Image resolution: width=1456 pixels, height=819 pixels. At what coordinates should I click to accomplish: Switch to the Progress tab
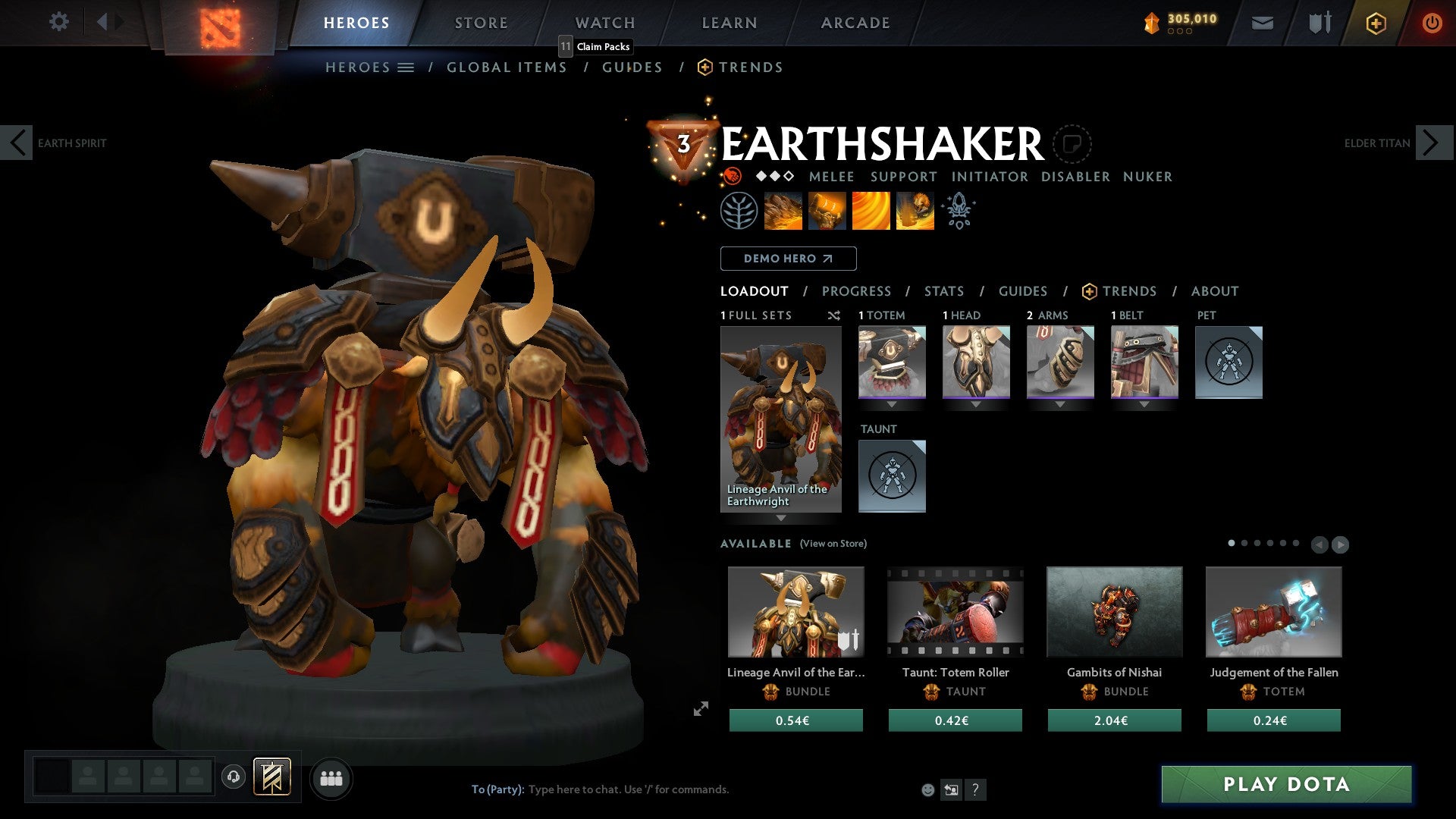click(857, 290)
